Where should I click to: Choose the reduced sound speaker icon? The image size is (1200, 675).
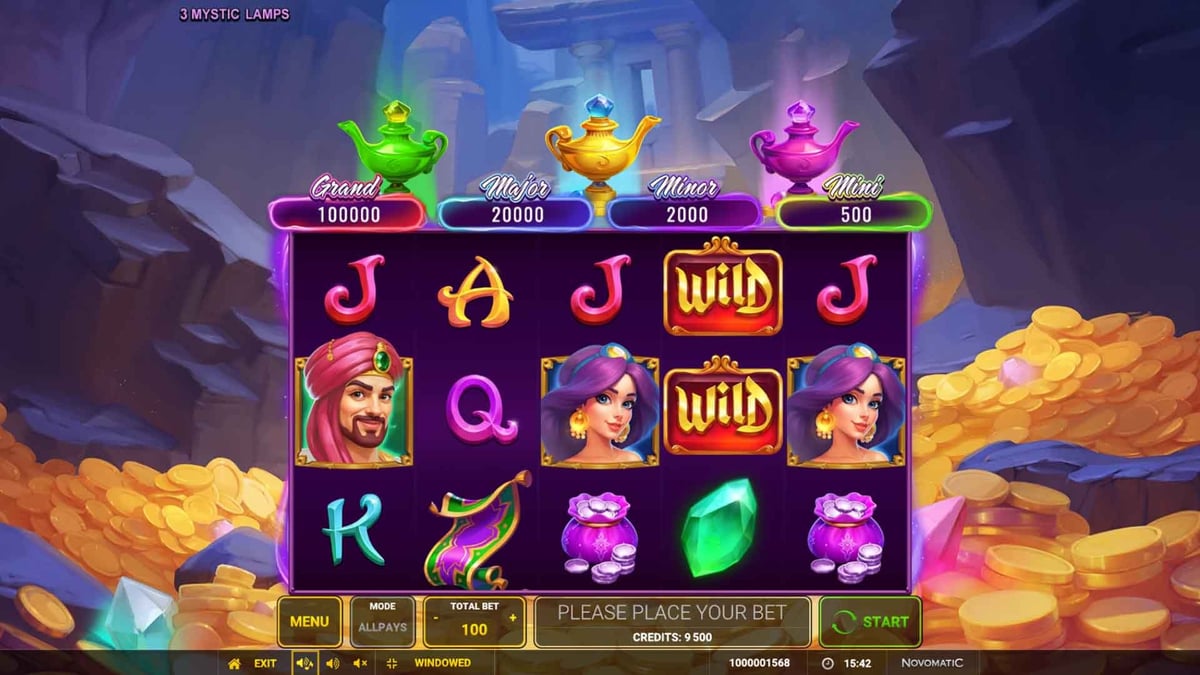point(332,663)
